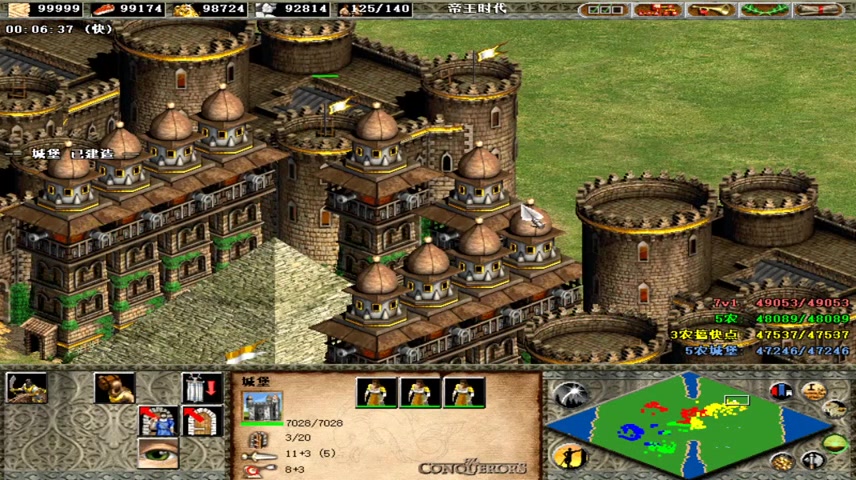Research Spies with the eye icon
Viewport: 856px width, 480px height.
(158, 453)
